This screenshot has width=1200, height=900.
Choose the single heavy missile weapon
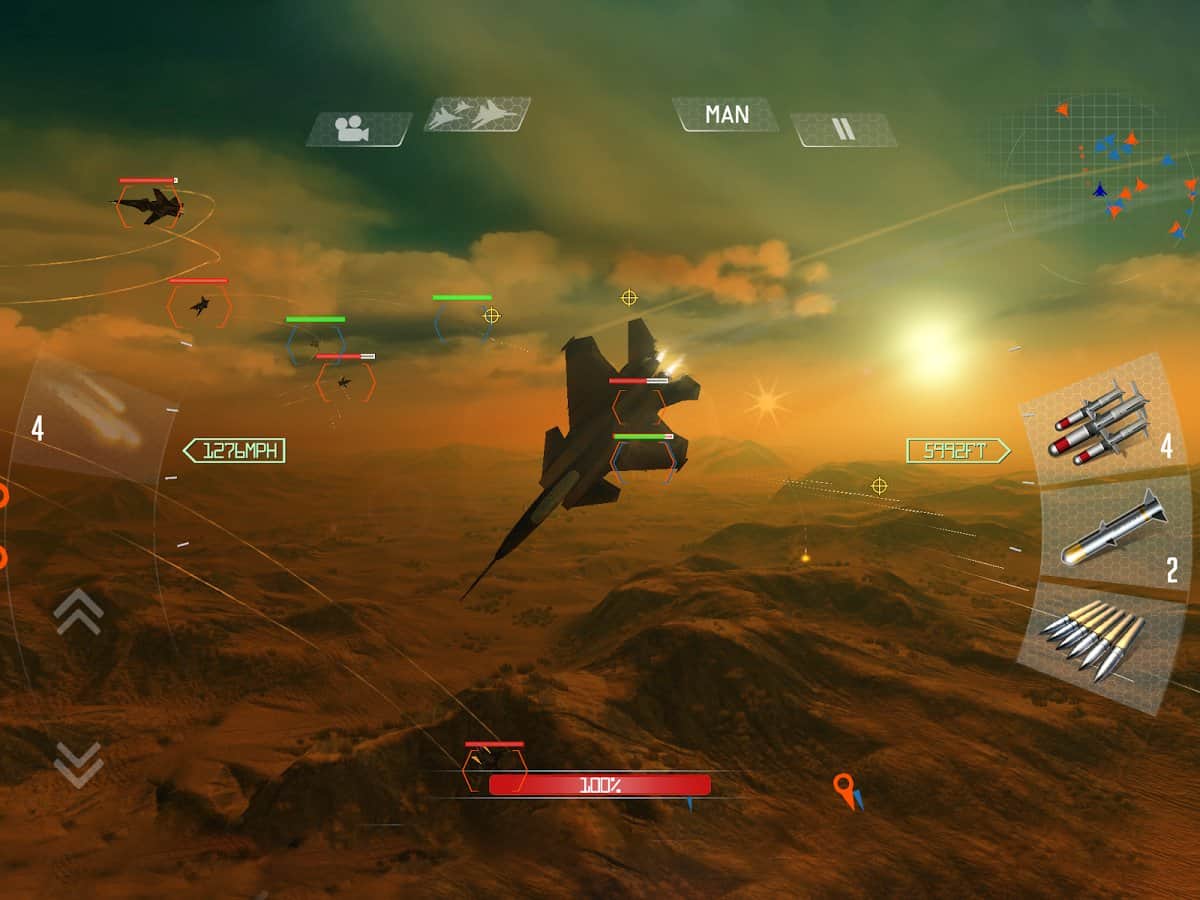click(x=1112, y=530)
